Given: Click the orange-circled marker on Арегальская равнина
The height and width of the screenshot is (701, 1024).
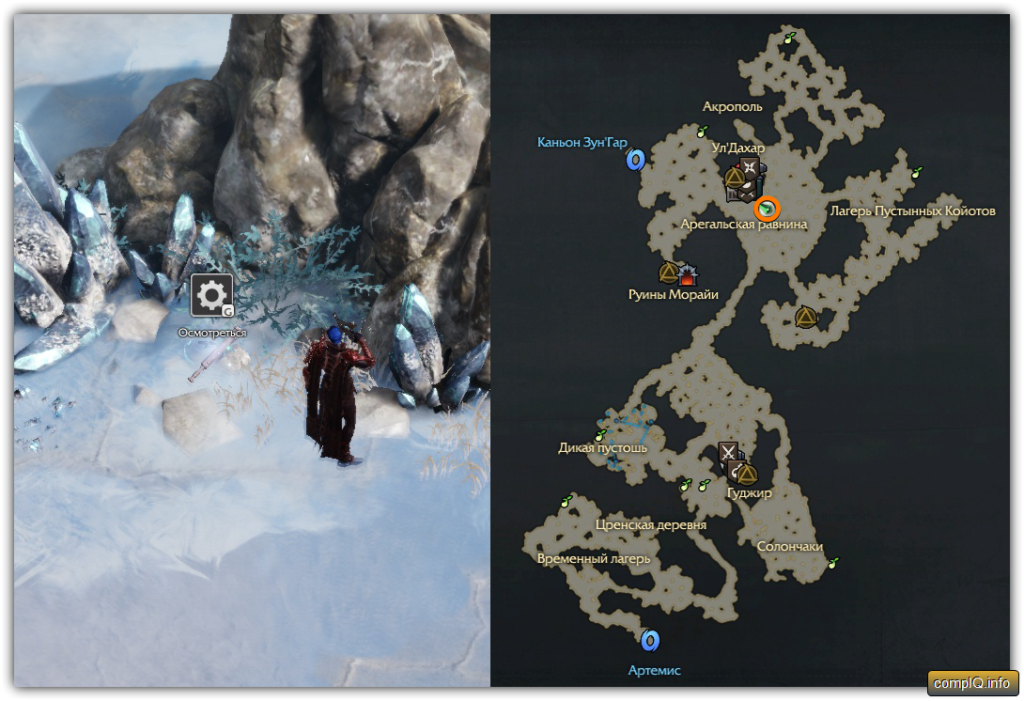Looking at the screenshot, I should pos(767,209).
